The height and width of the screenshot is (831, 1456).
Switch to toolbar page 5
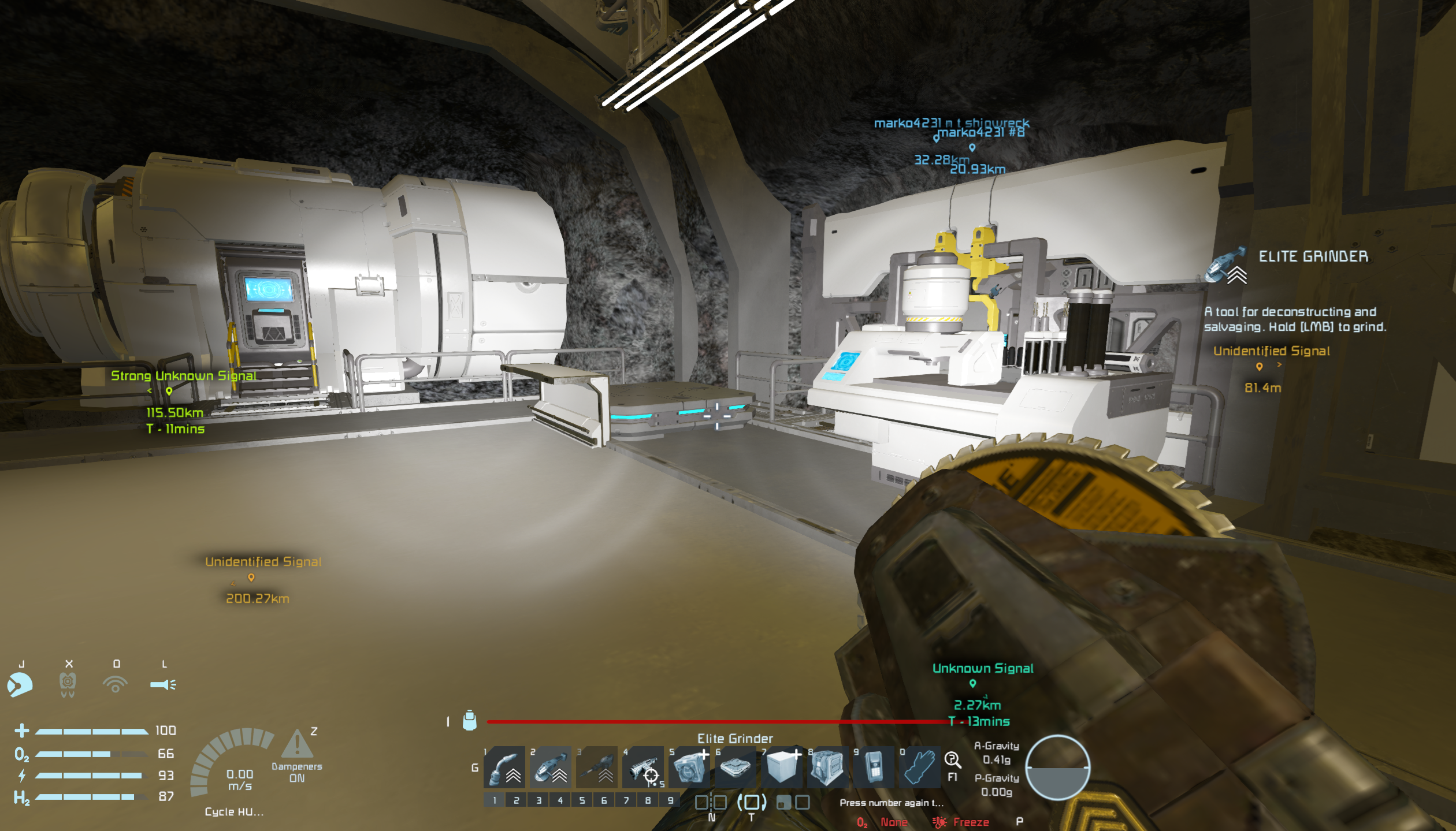tap(582, 800)
